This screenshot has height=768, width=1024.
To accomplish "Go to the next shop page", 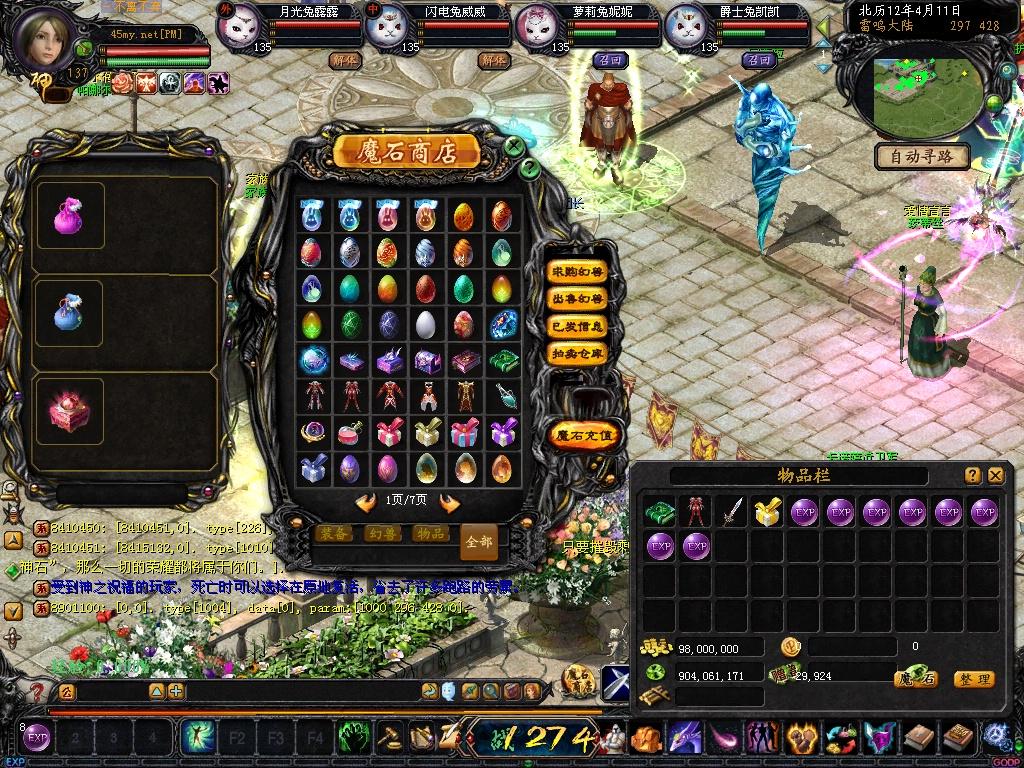I will point(450,502).
